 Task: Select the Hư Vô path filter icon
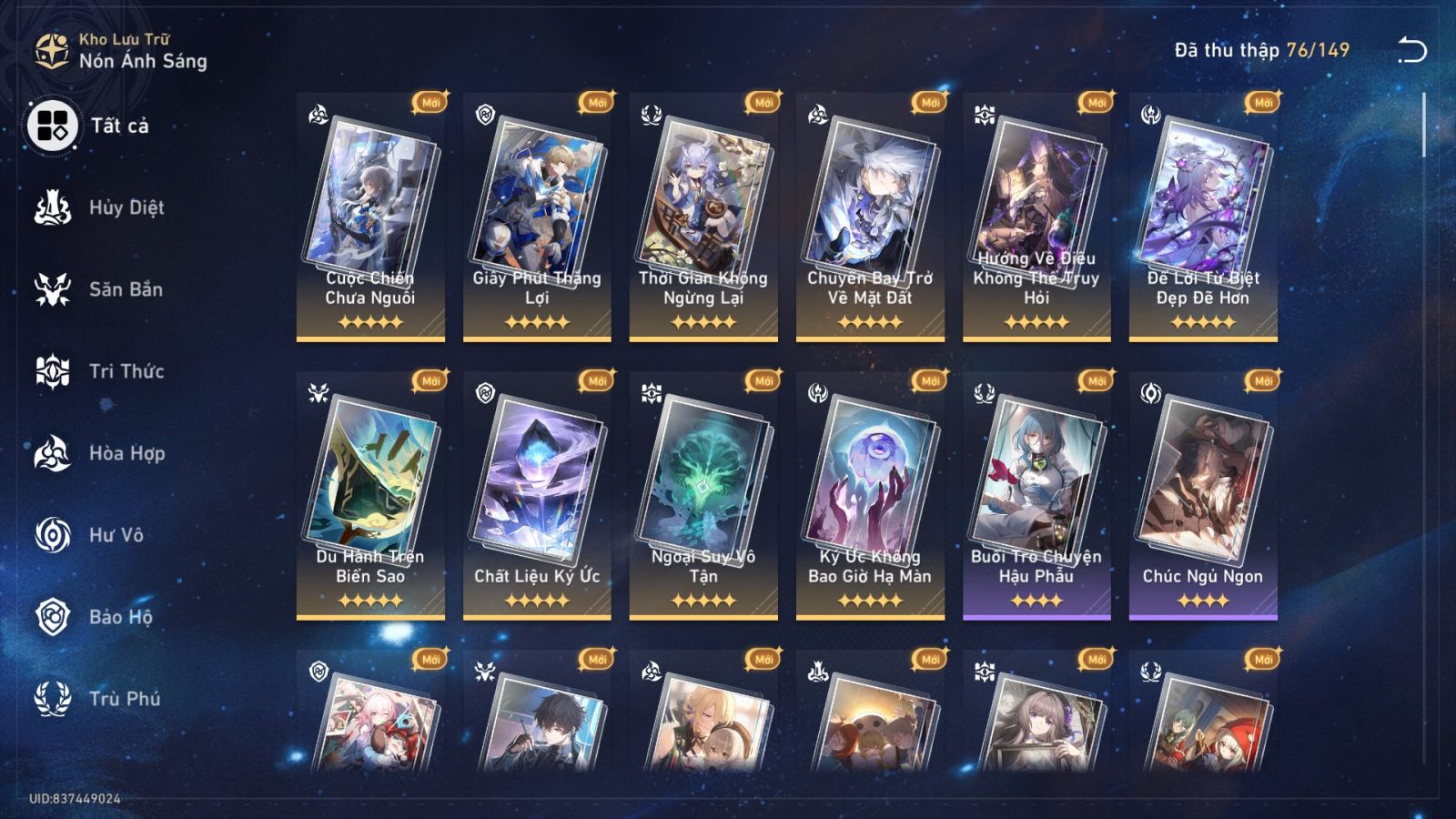(x=55, y=535)
